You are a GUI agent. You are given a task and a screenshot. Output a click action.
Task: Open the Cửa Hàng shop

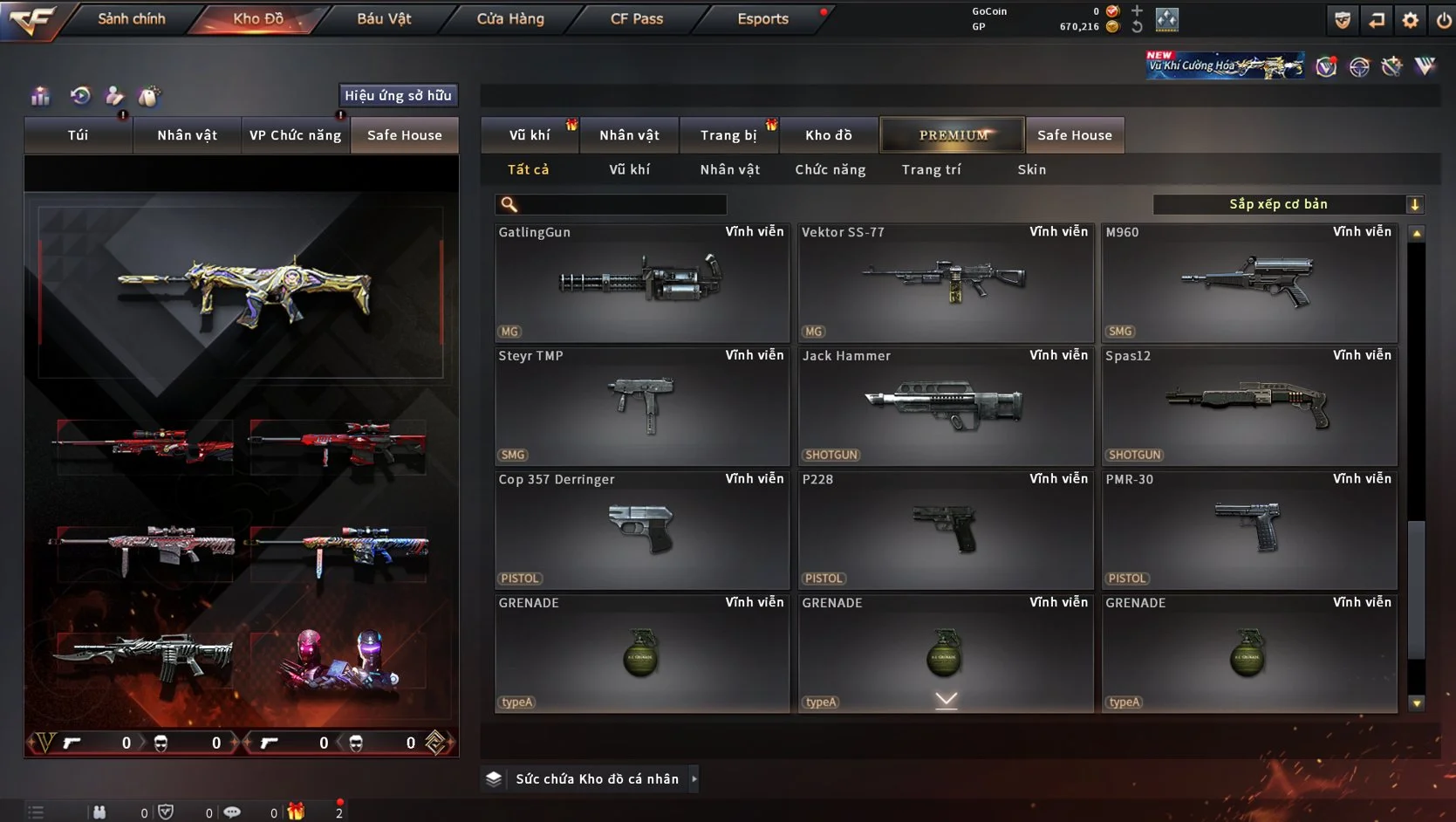tap(510, 18)
